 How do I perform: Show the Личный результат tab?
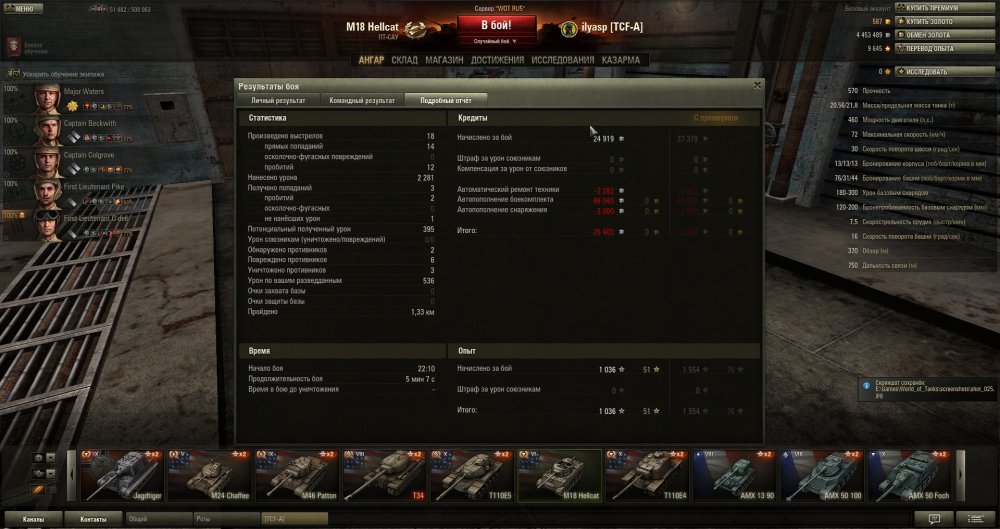click(x=278, y=100)
